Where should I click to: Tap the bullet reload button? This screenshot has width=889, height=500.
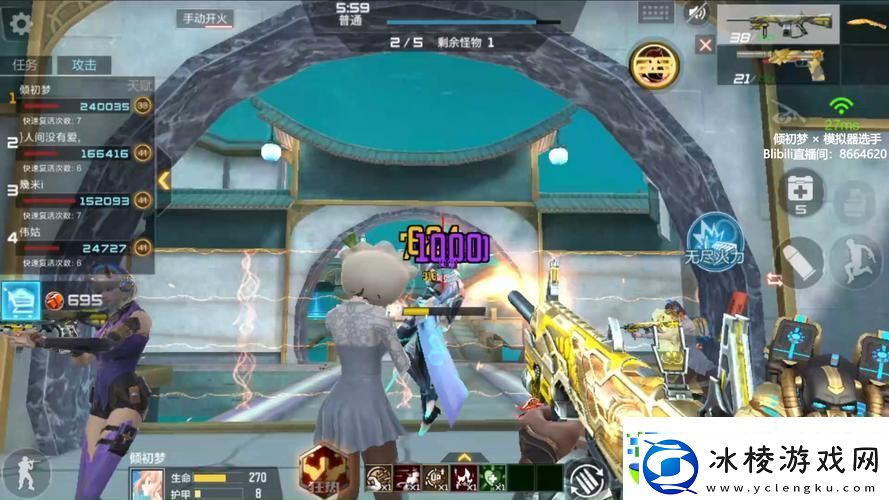[x=797, y=261]
